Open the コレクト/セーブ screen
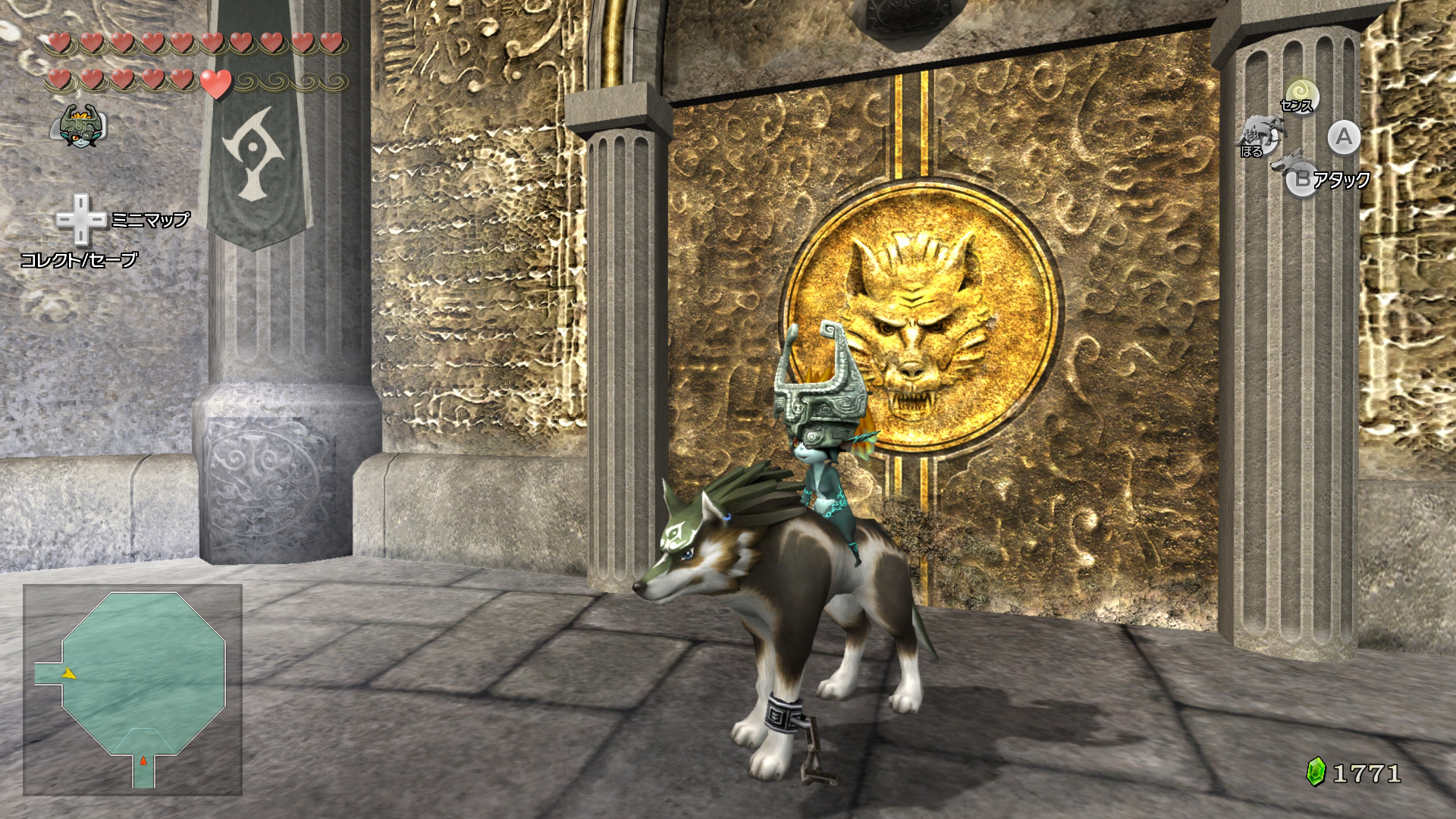The image size is (1456, 819). click(x=80, y=260)
